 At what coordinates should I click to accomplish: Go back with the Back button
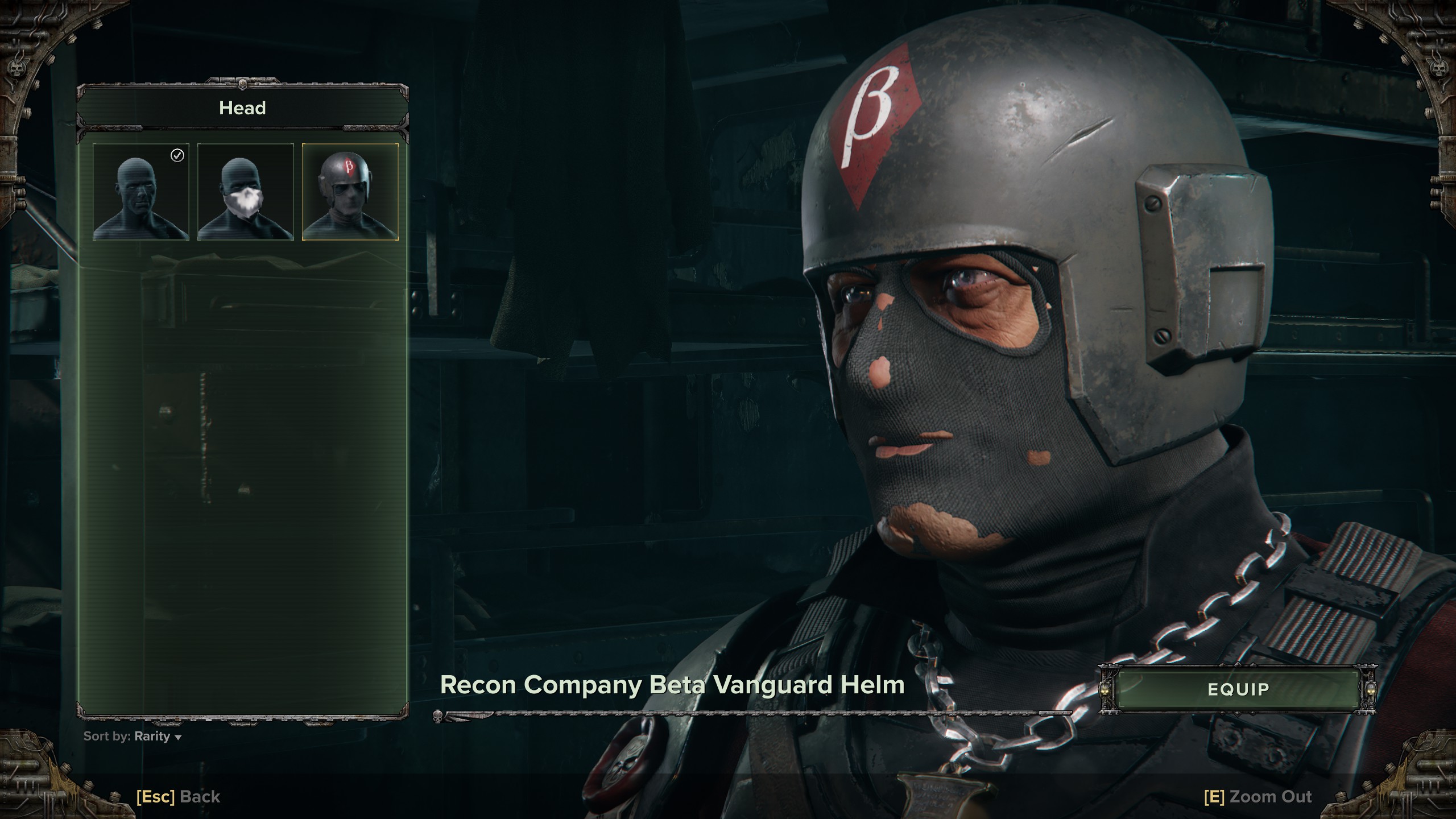coord(179,797)
